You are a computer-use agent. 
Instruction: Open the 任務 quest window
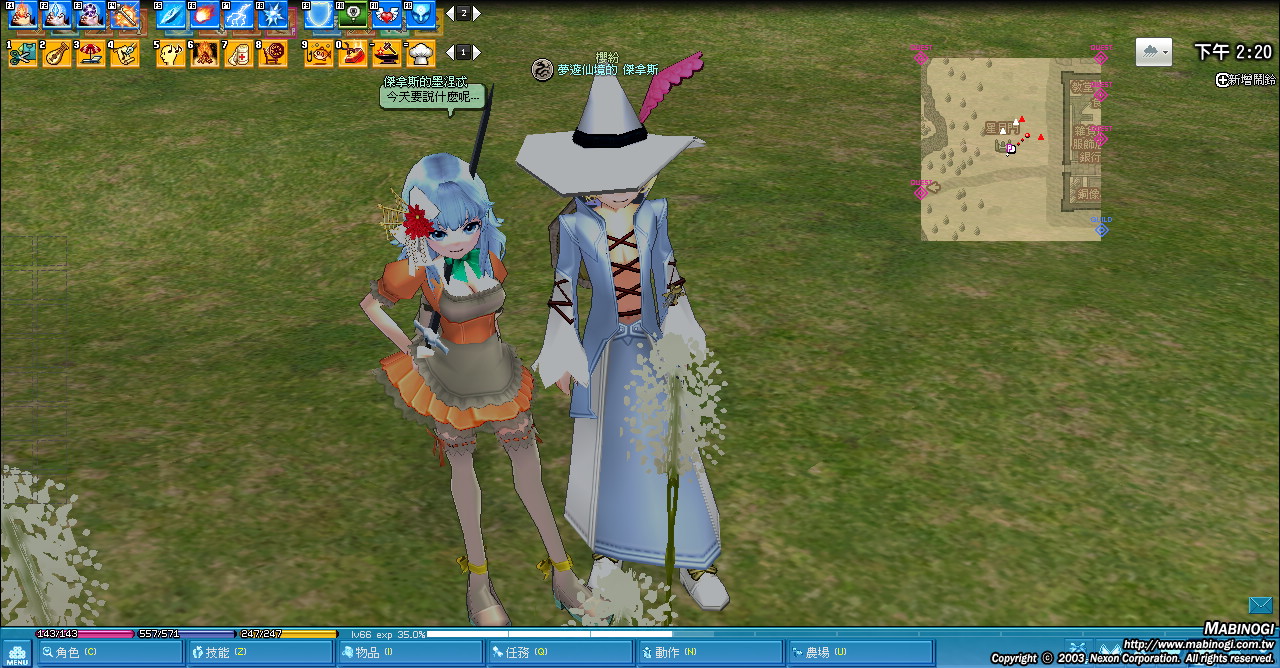pos(559,653)
